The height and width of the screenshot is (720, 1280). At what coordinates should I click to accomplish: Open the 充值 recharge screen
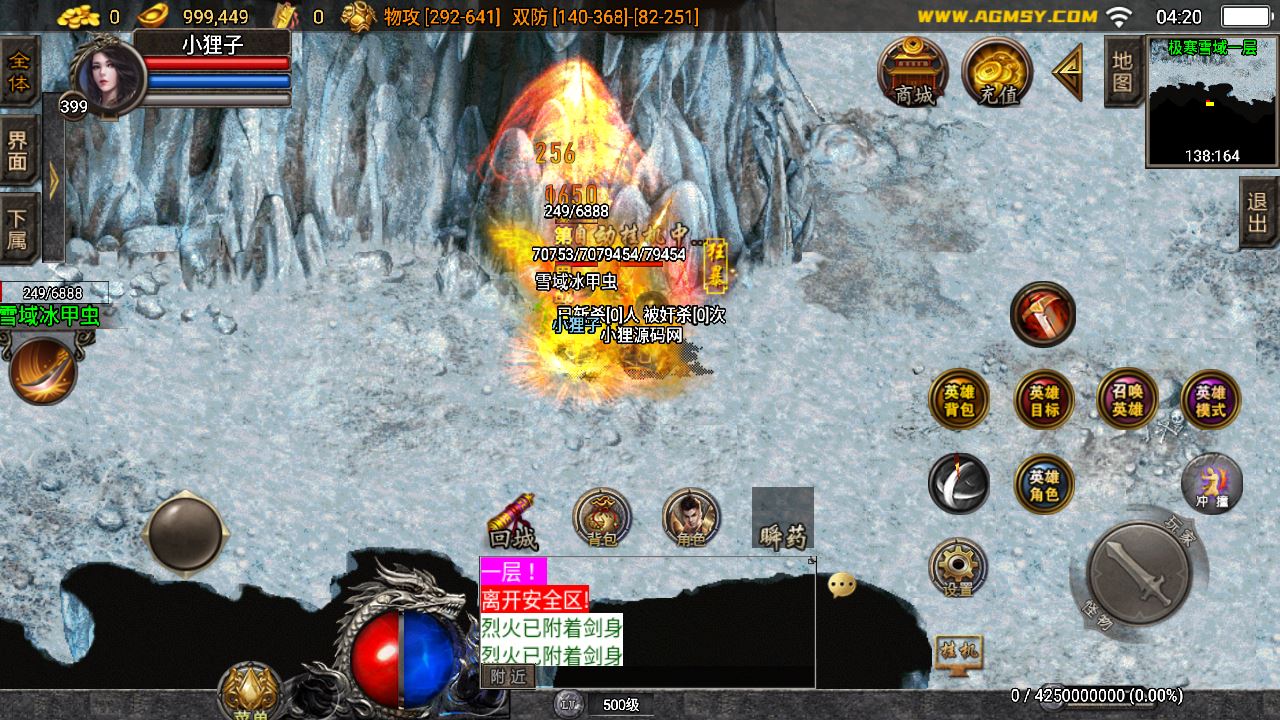(997, 72)
